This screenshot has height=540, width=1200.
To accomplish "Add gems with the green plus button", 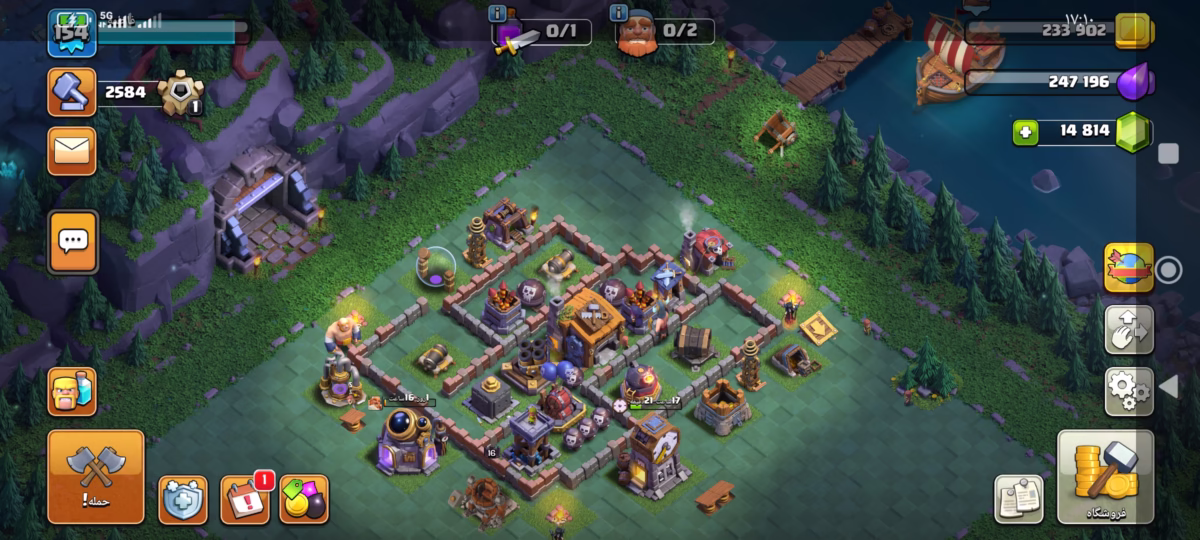I will pos(1025,132).
